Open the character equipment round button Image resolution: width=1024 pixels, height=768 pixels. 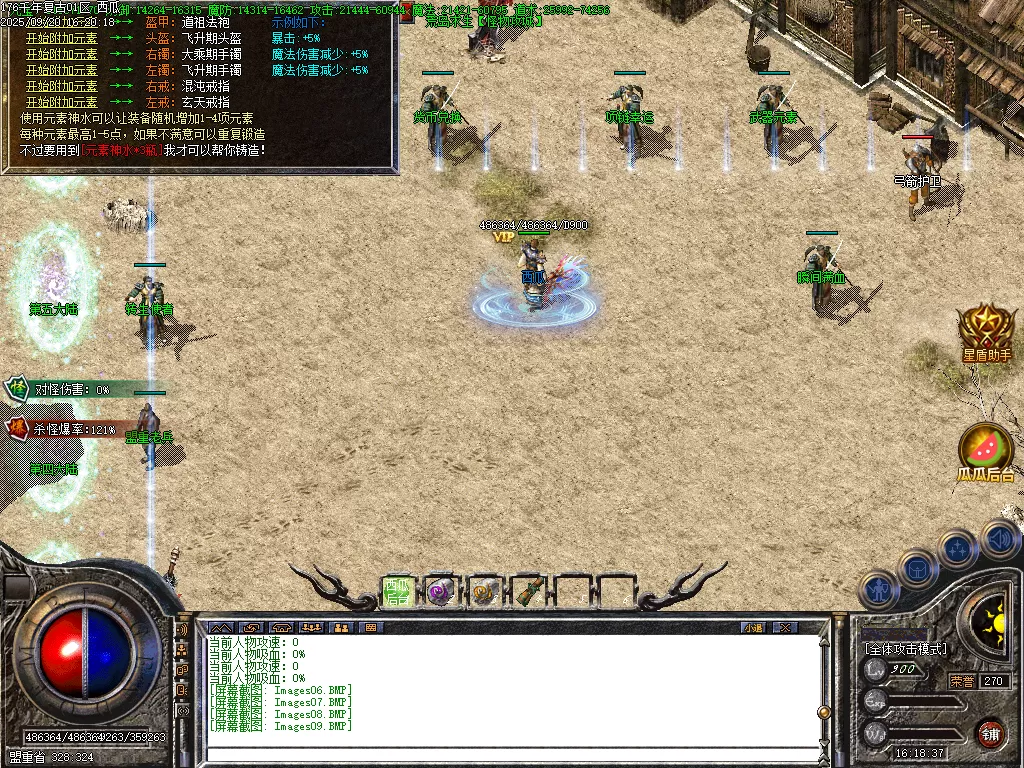(x=880, y=589)
